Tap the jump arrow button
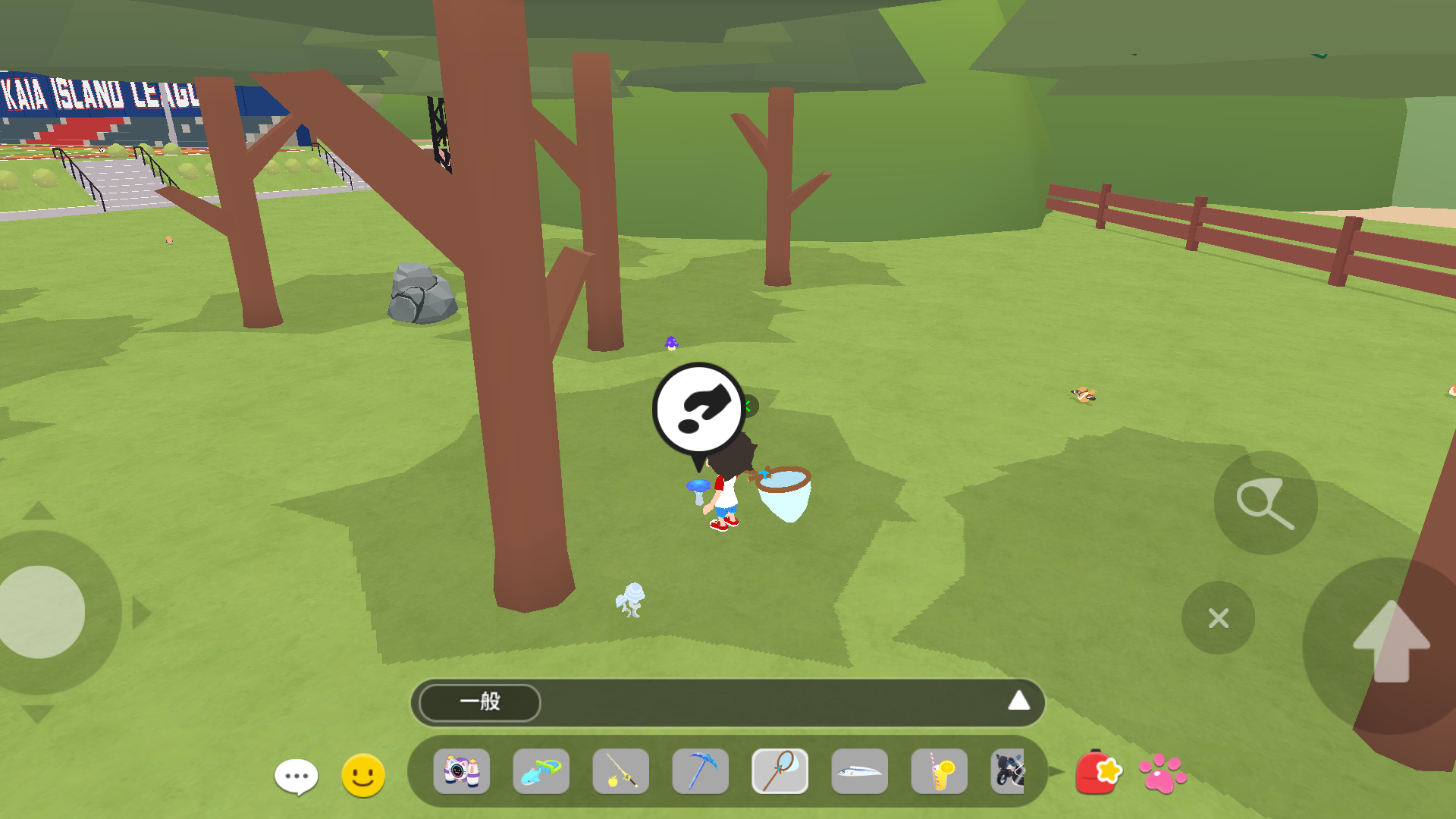 pos(1391,643)
